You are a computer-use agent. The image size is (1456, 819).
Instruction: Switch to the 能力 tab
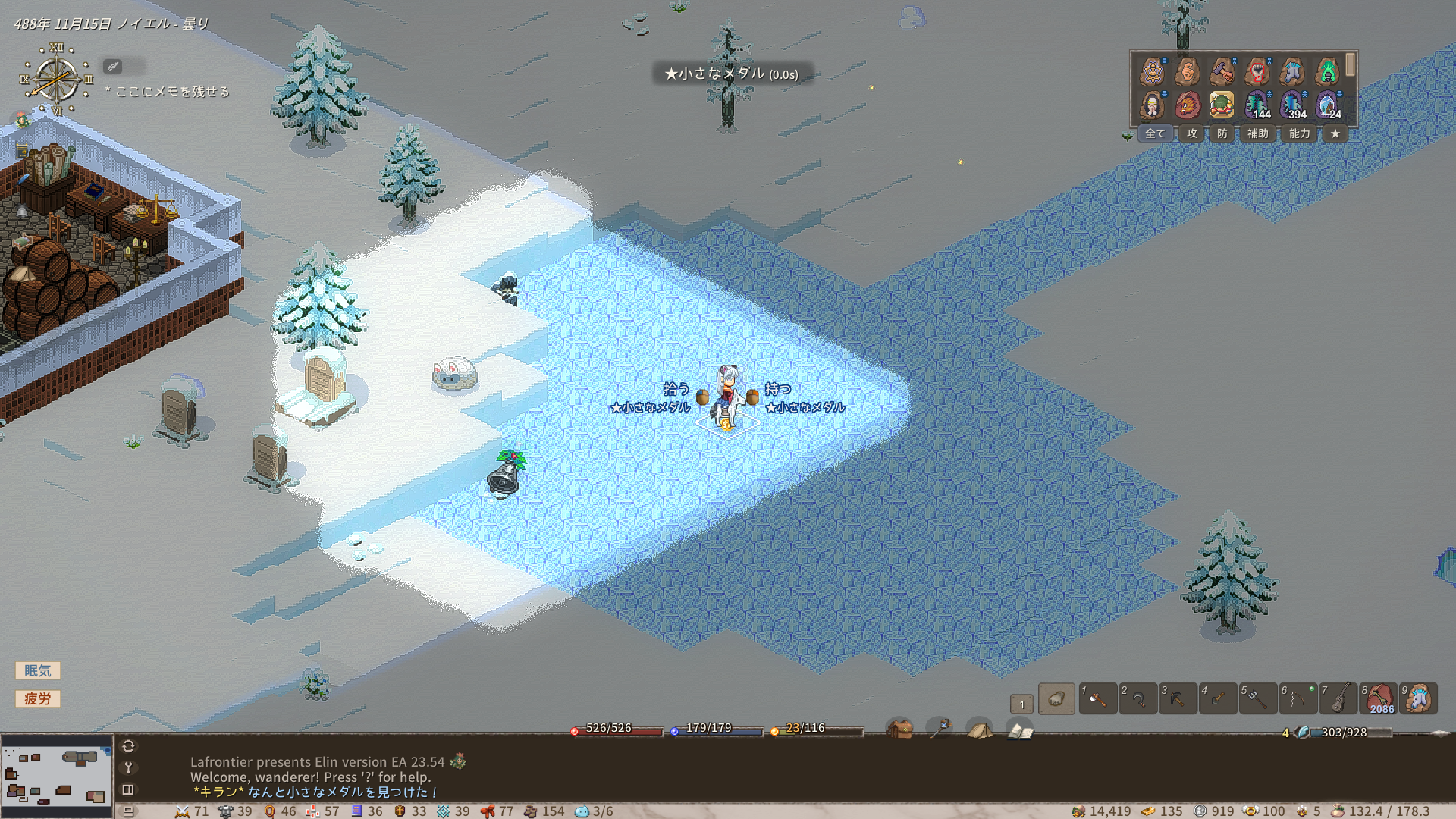click(1300, 133)
